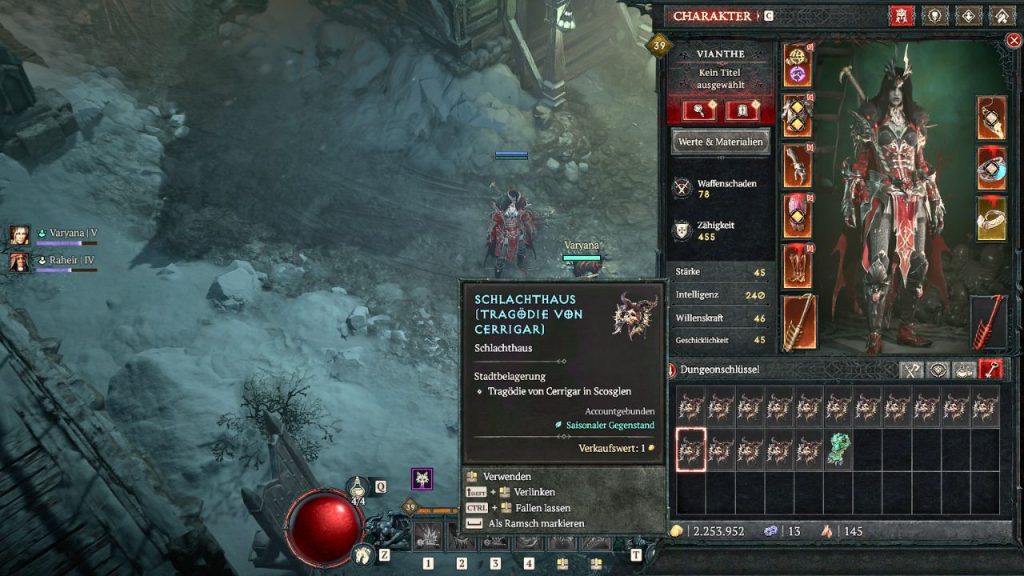Image resolution: width=1024 pixels, height=576 pixels.
Task: Select the green item in the key inventory
Action: click(838, 450)
